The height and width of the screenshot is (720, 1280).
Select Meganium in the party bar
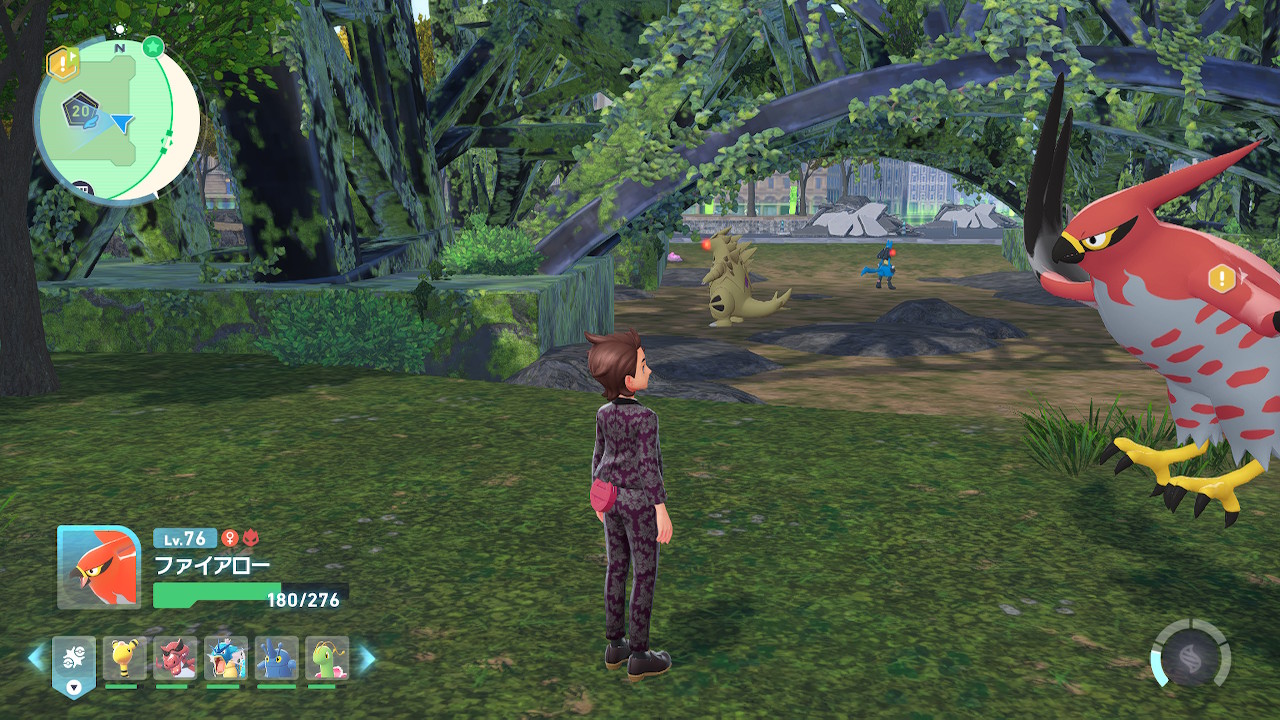click(327, 659)
